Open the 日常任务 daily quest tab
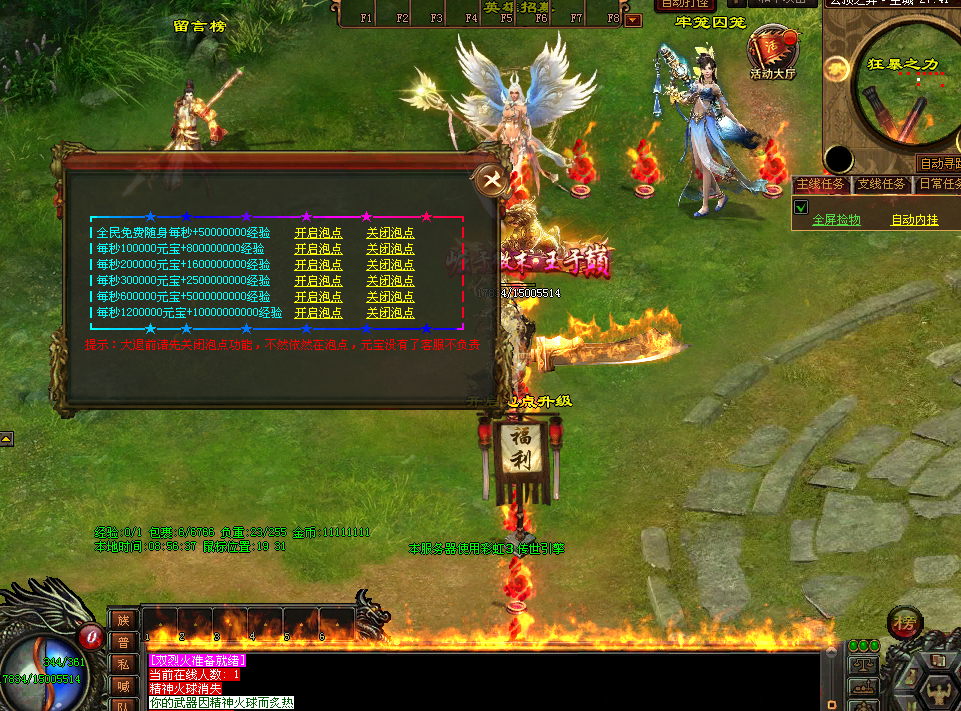This screenshot has width=961, height=711. 938,185
